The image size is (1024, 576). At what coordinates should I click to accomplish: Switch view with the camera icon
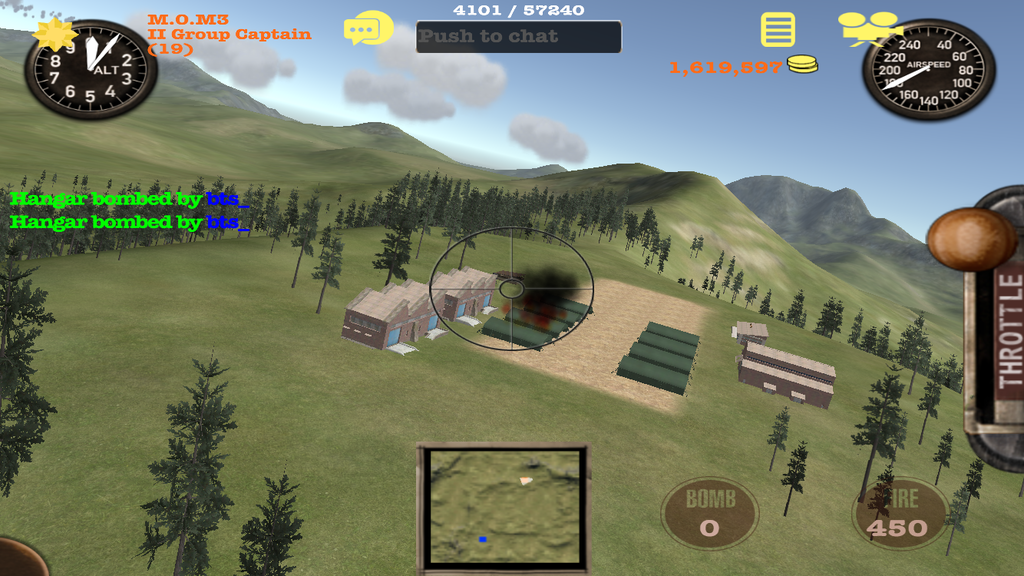coord(868,28)
